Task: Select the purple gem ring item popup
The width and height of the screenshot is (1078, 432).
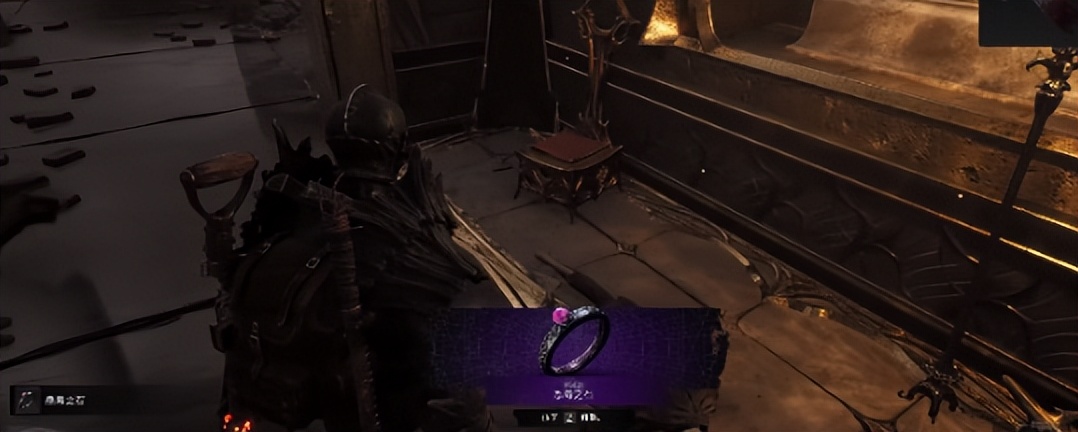Action: 576,355
